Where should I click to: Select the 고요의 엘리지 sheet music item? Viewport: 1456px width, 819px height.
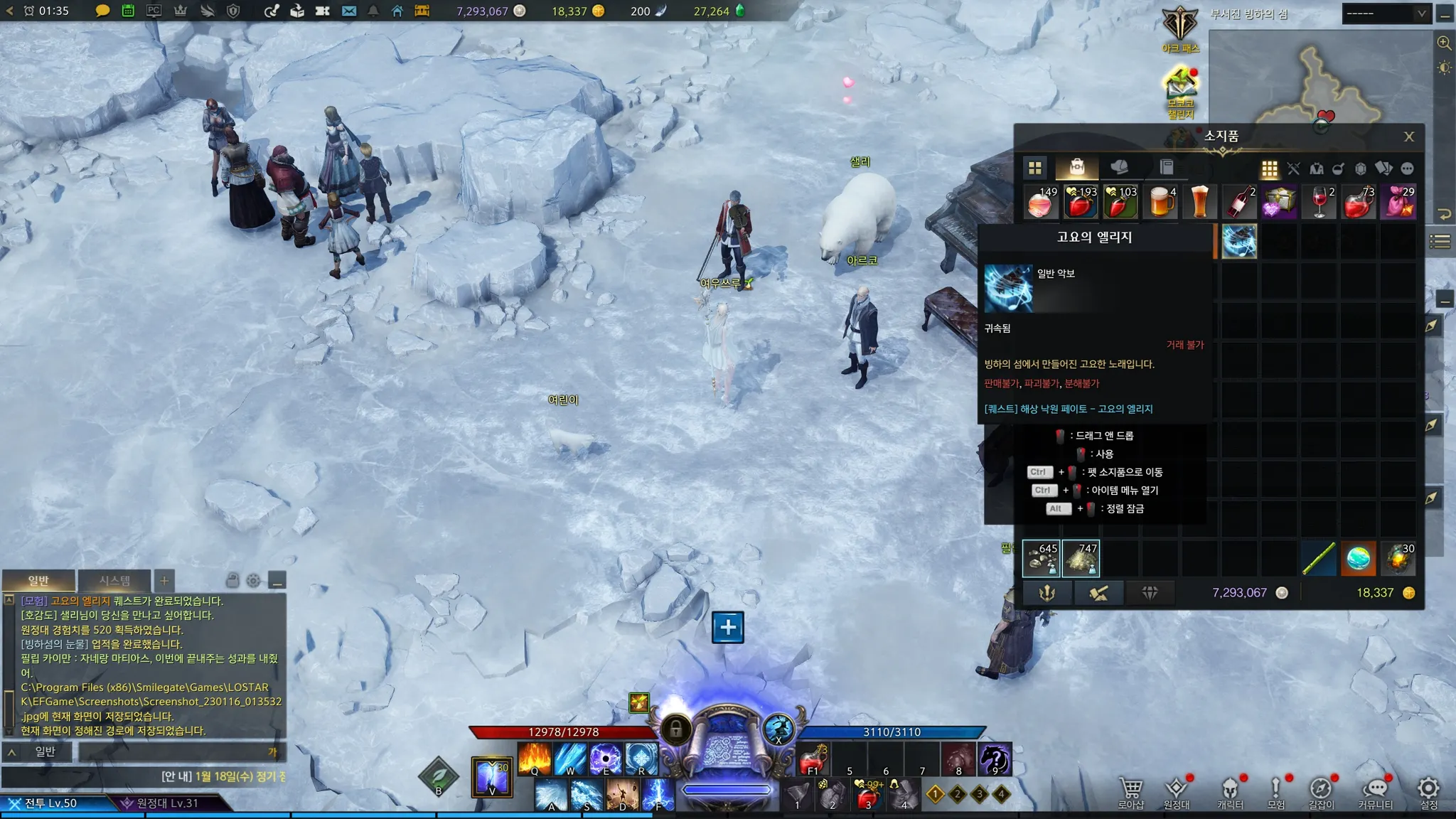[1239, 241]
